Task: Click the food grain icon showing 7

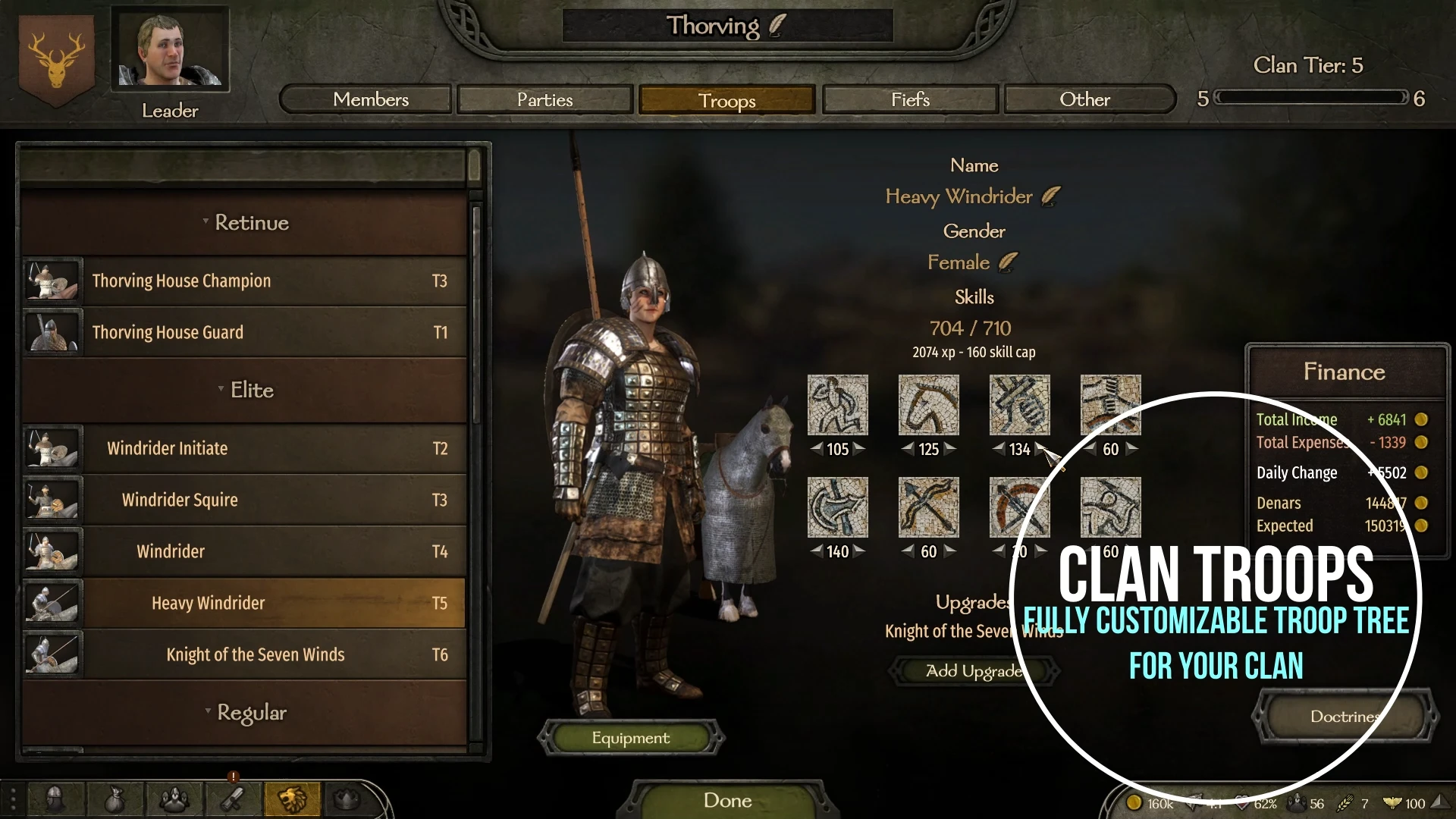Action: pyautogui.click(x=1344, y=802)
